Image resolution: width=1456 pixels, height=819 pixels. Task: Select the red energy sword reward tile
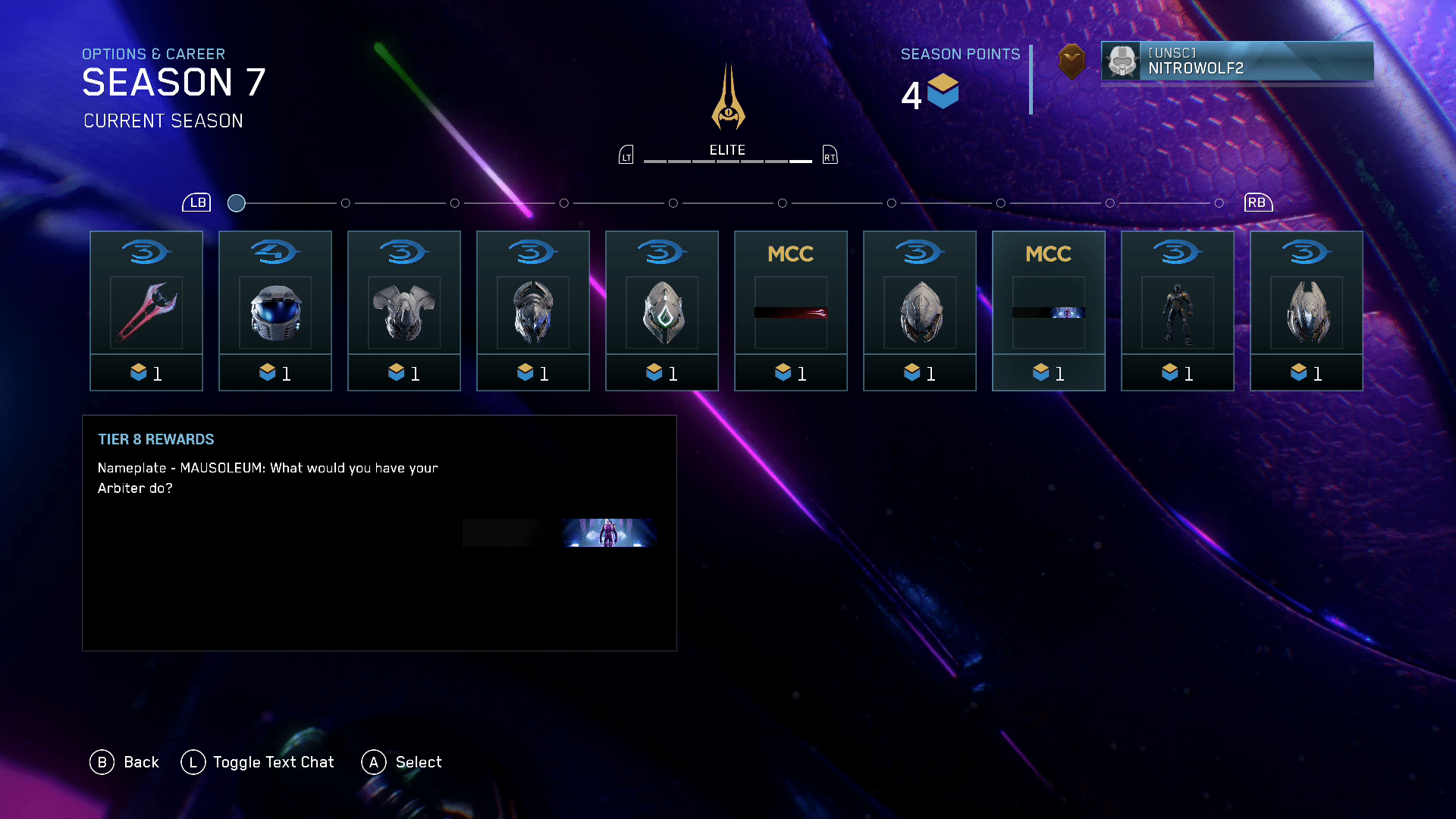point(146,311)
